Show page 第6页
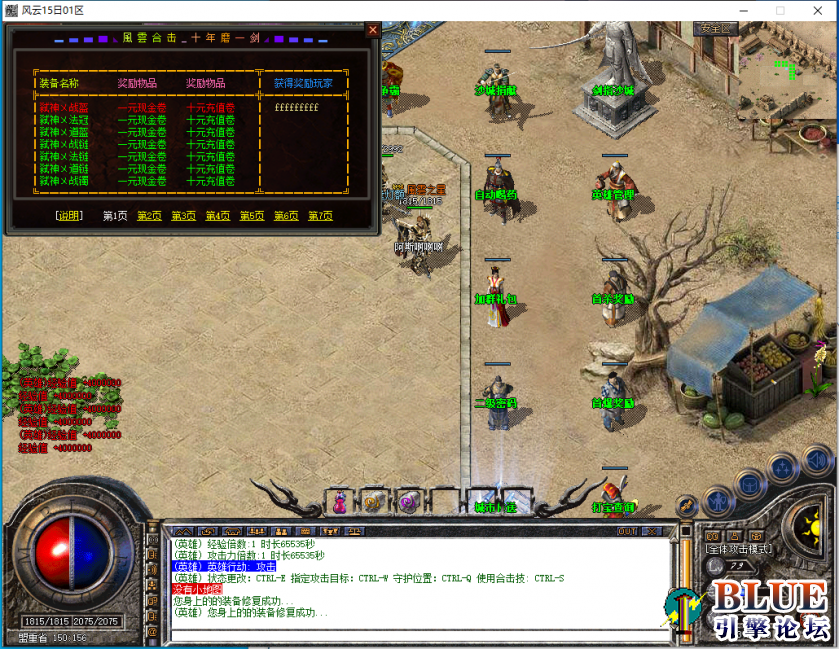839x649 pixels. [286, 216]
